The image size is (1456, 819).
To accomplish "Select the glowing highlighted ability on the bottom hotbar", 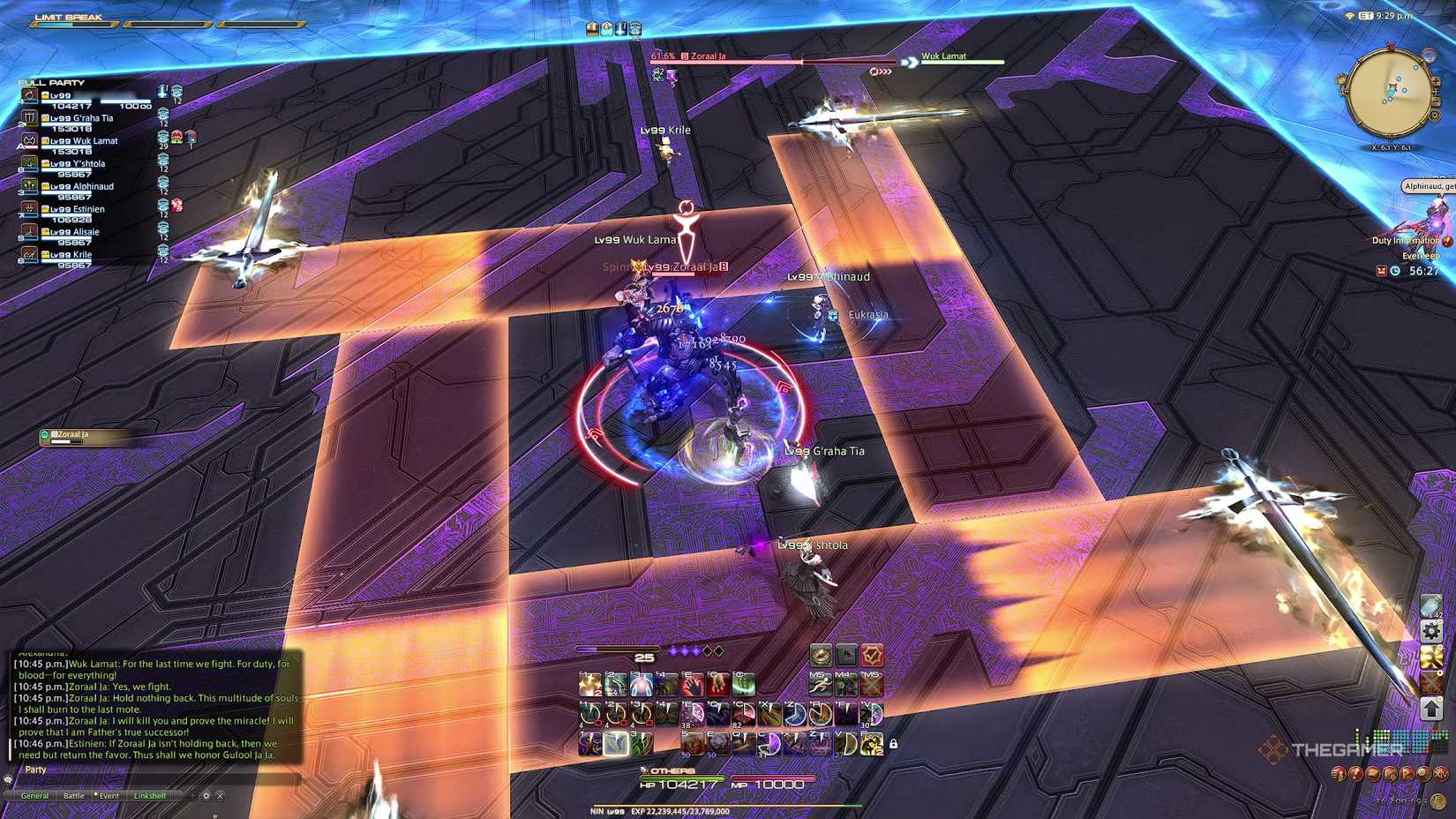I will (x=616, y=743).
